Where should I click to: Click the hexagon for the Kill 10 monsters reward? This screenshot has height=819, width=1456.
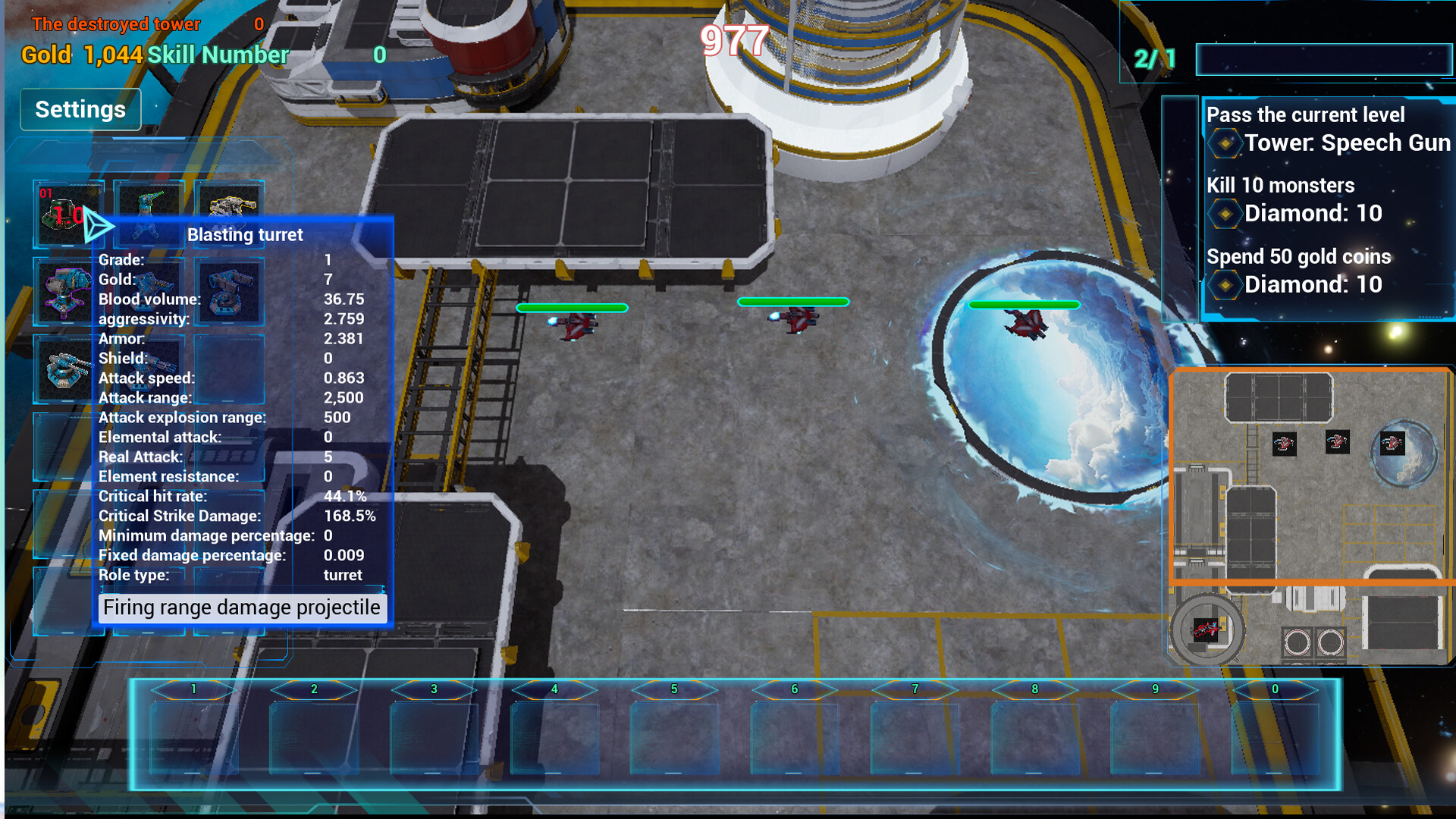pyautogui.click(x=1227, y=214)
